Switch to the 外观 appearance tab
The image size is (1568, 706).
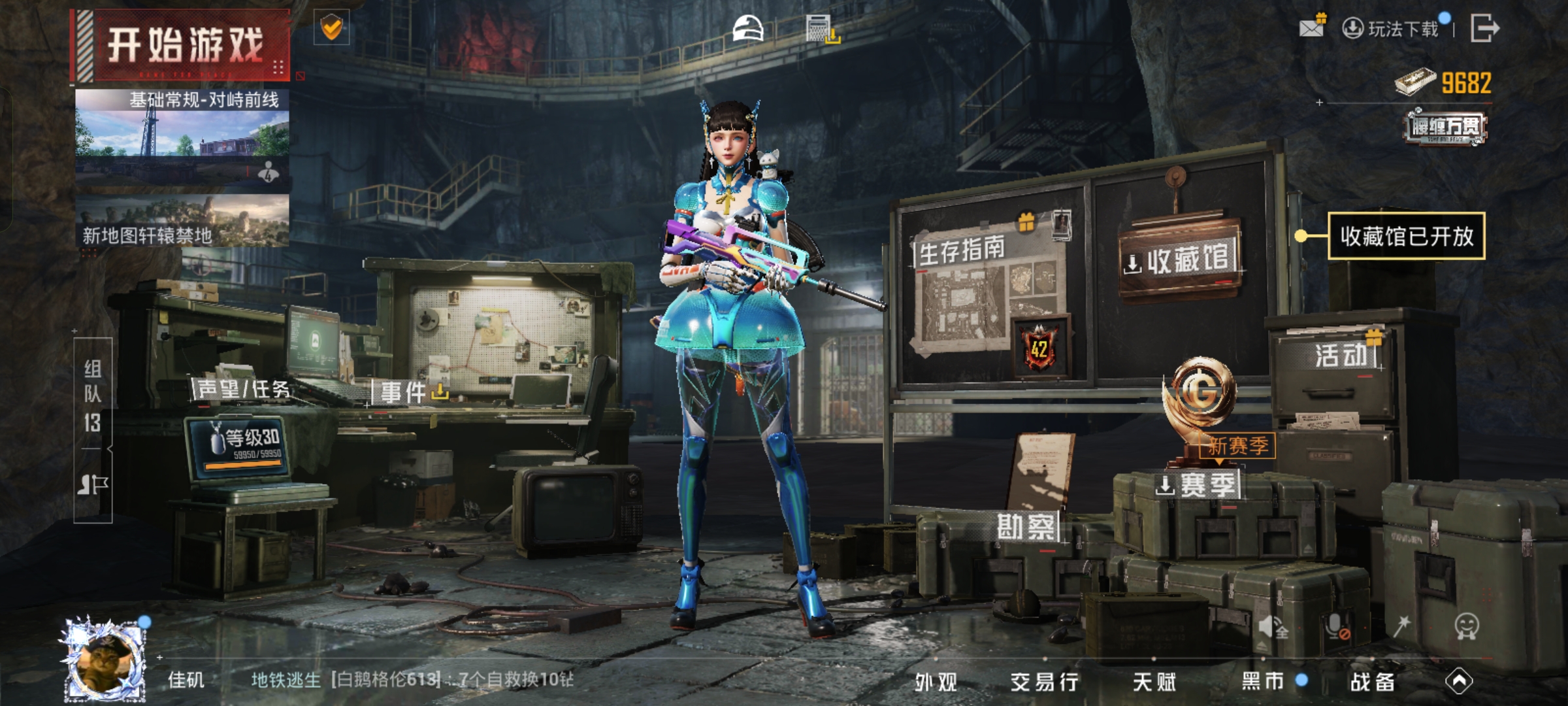936,682
